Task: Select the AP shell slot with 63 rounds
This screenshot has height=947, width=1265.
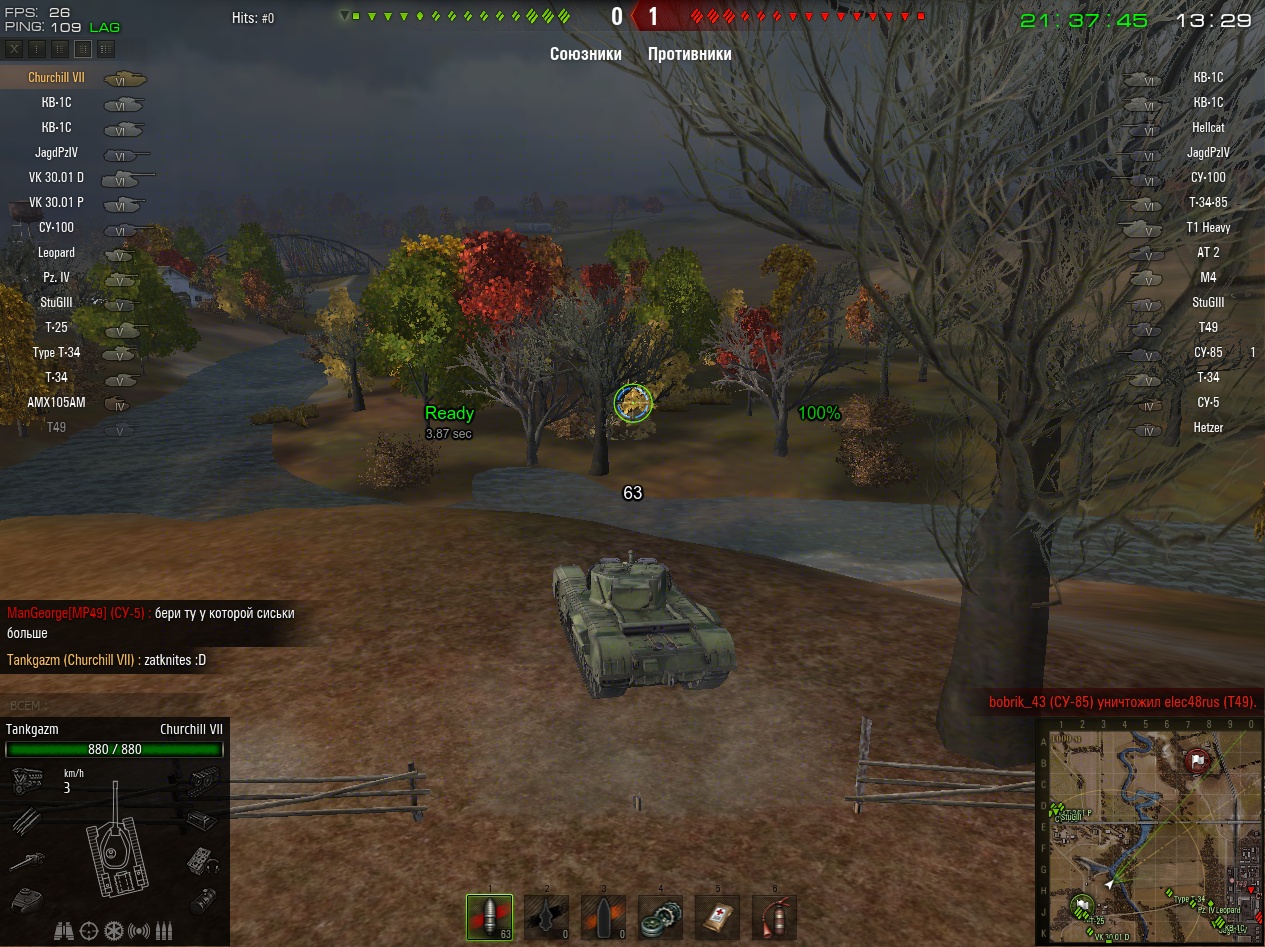Action: point(489,917)
